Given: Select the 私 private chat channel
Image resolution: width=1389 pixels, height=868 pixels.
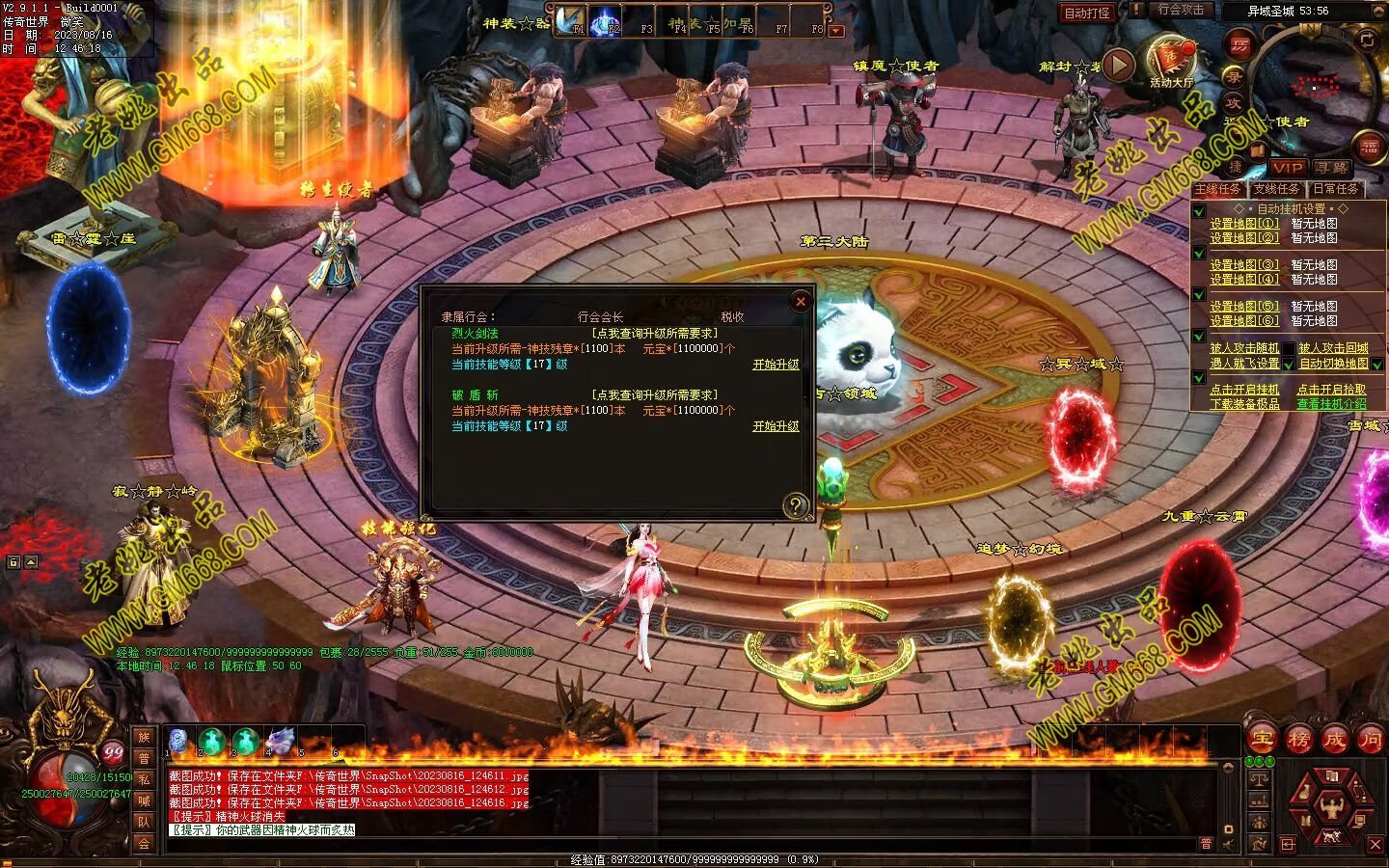Looking at the screenshot, I should 144,779.
